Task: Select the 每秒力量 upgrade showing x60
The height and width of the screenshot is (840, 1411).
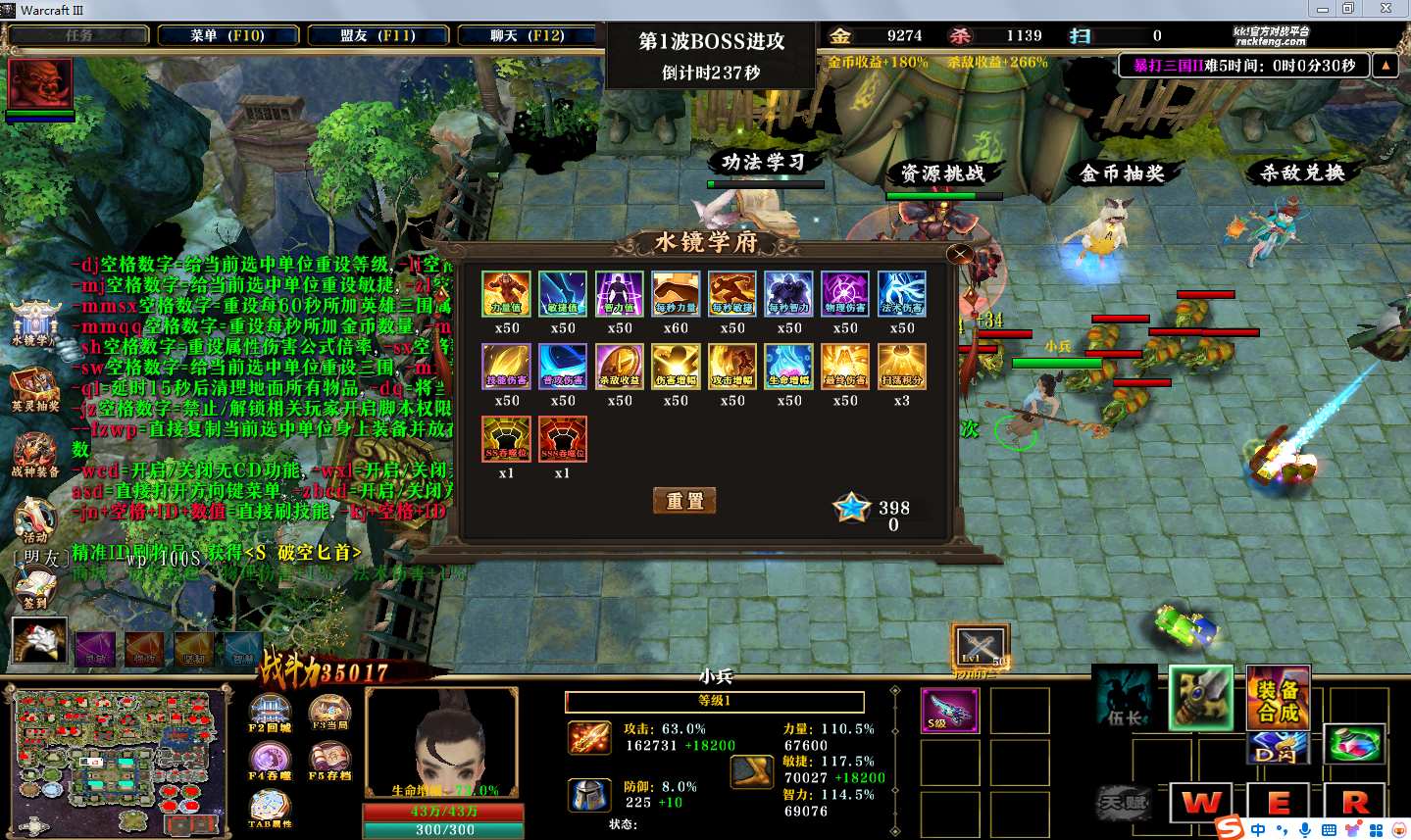Action: point(676,294)
